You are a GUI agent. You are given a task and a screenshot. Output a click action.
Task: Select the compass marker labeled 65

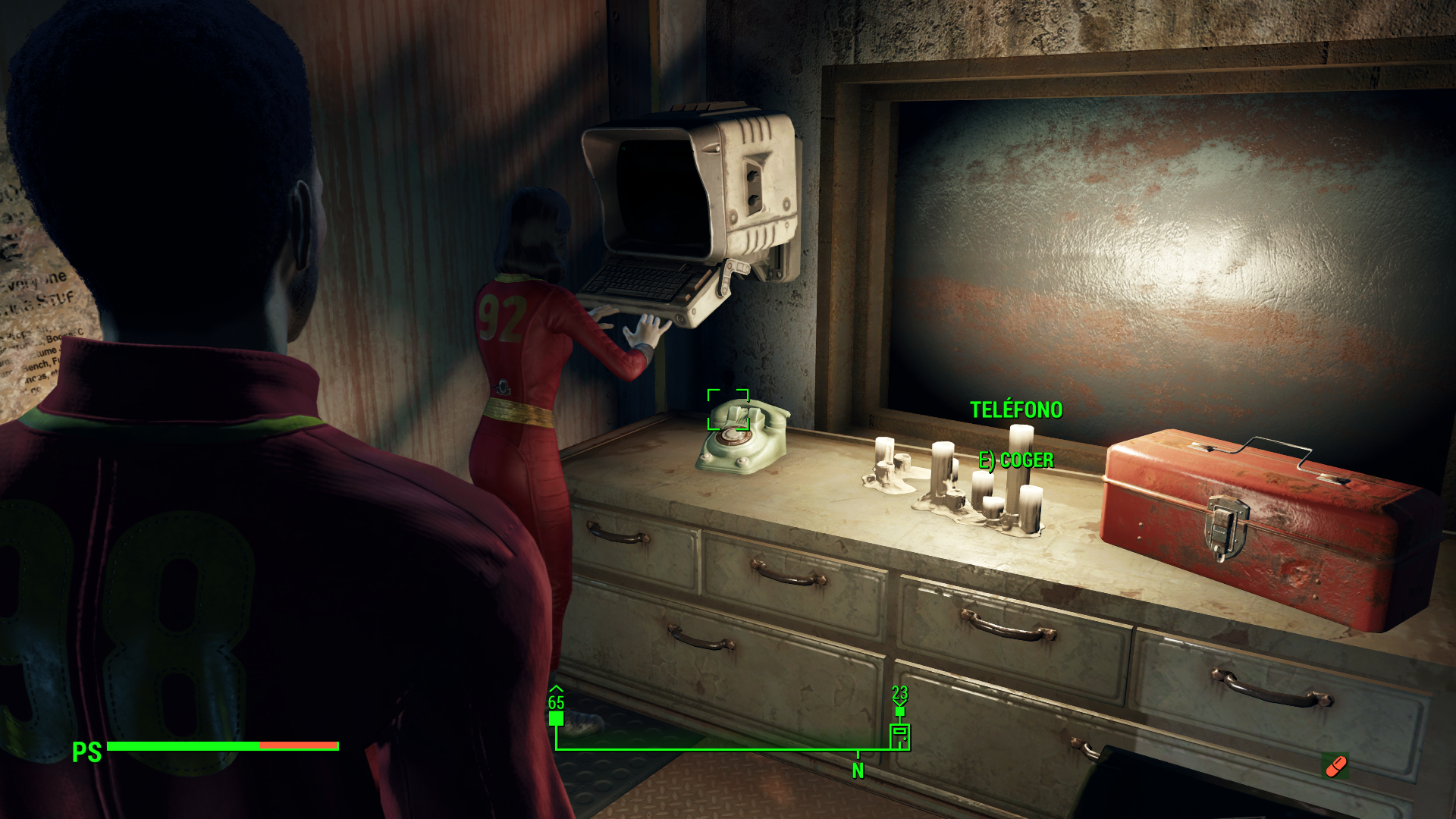(556, 717)
